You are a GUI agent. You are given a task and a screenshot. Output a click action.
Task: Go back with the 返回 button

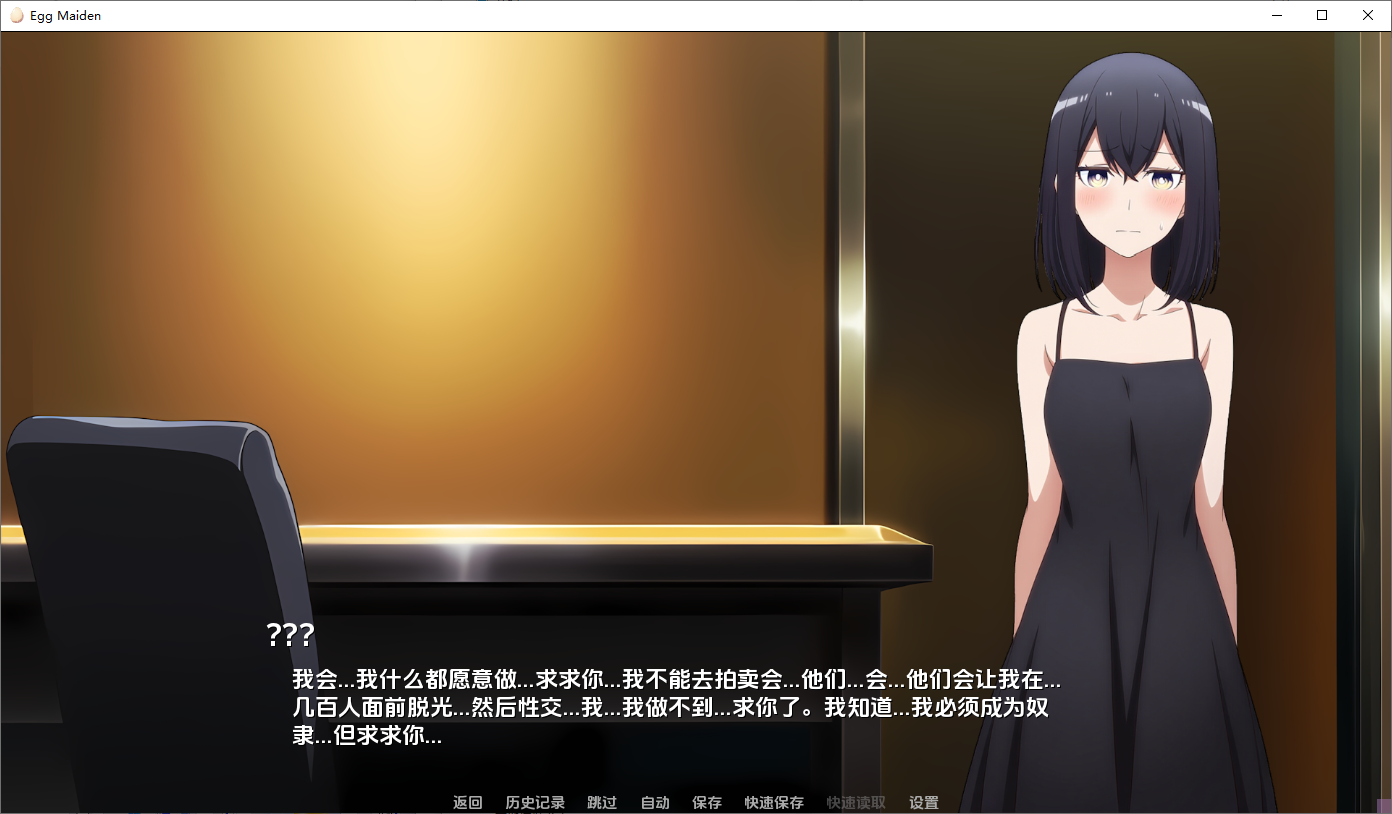click(466, 802)
